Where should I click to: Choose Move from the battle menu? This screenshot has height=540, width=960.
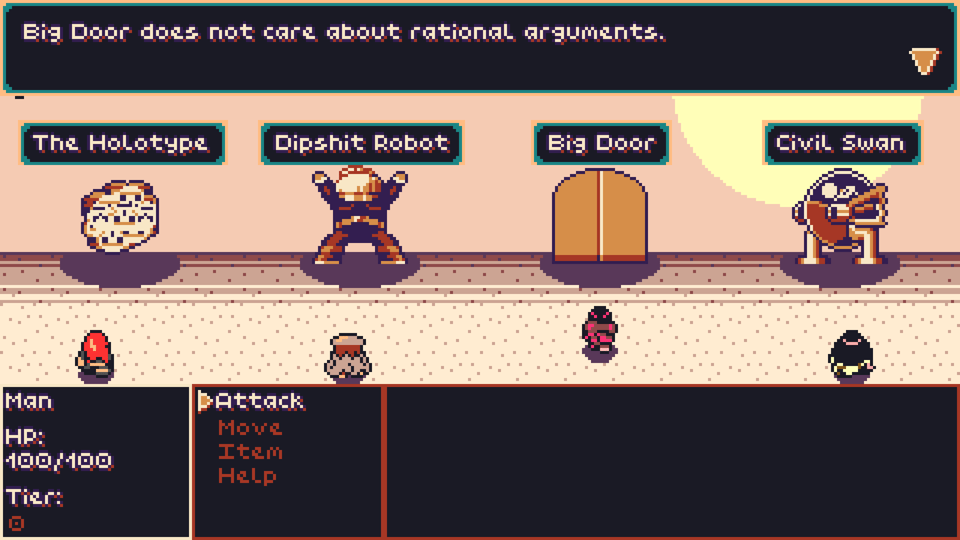250,427
